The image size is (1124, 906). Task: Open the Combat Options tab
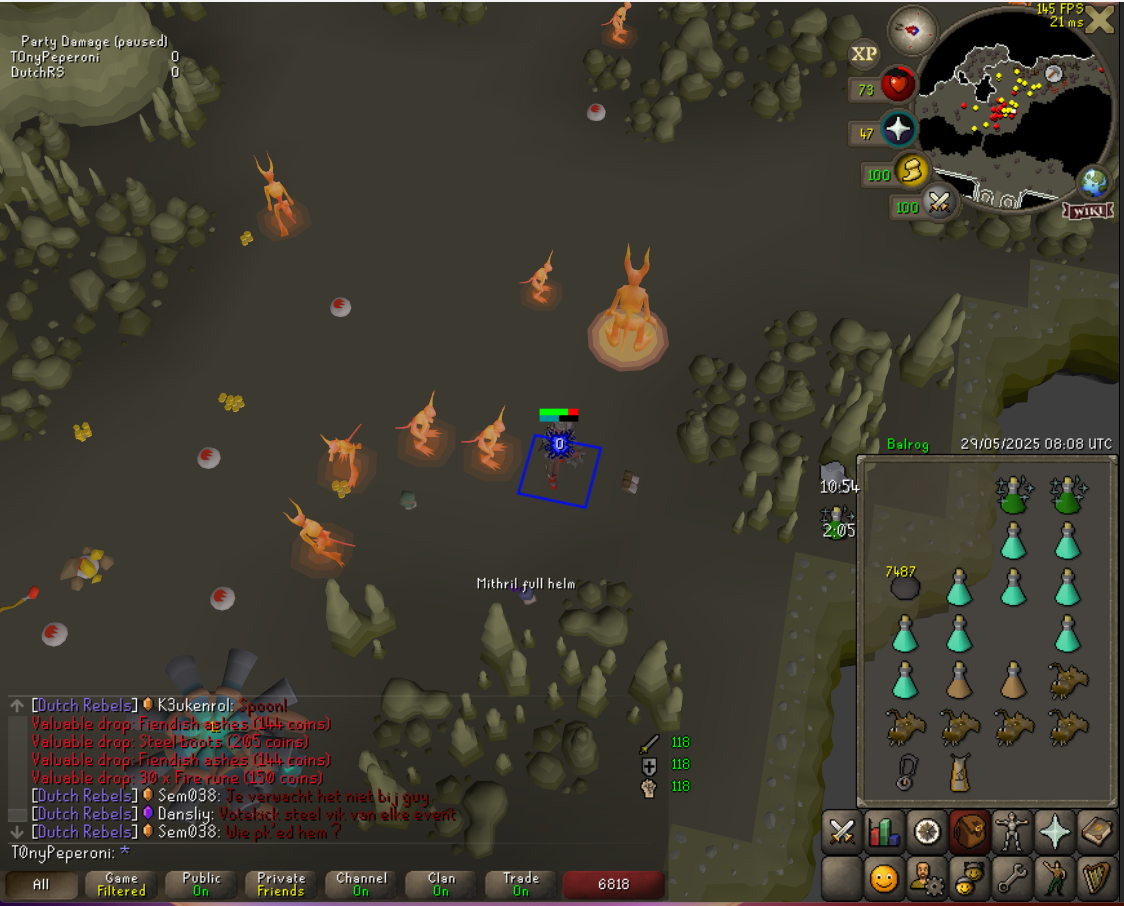[x=842, y=832]
